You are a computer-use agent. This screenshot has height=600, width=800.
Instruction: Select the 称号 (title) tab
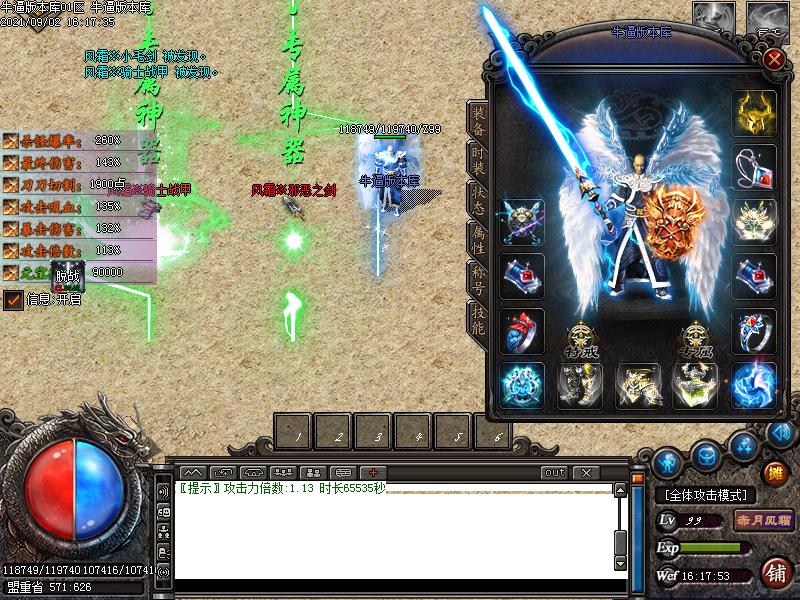(x=478, y=279)
